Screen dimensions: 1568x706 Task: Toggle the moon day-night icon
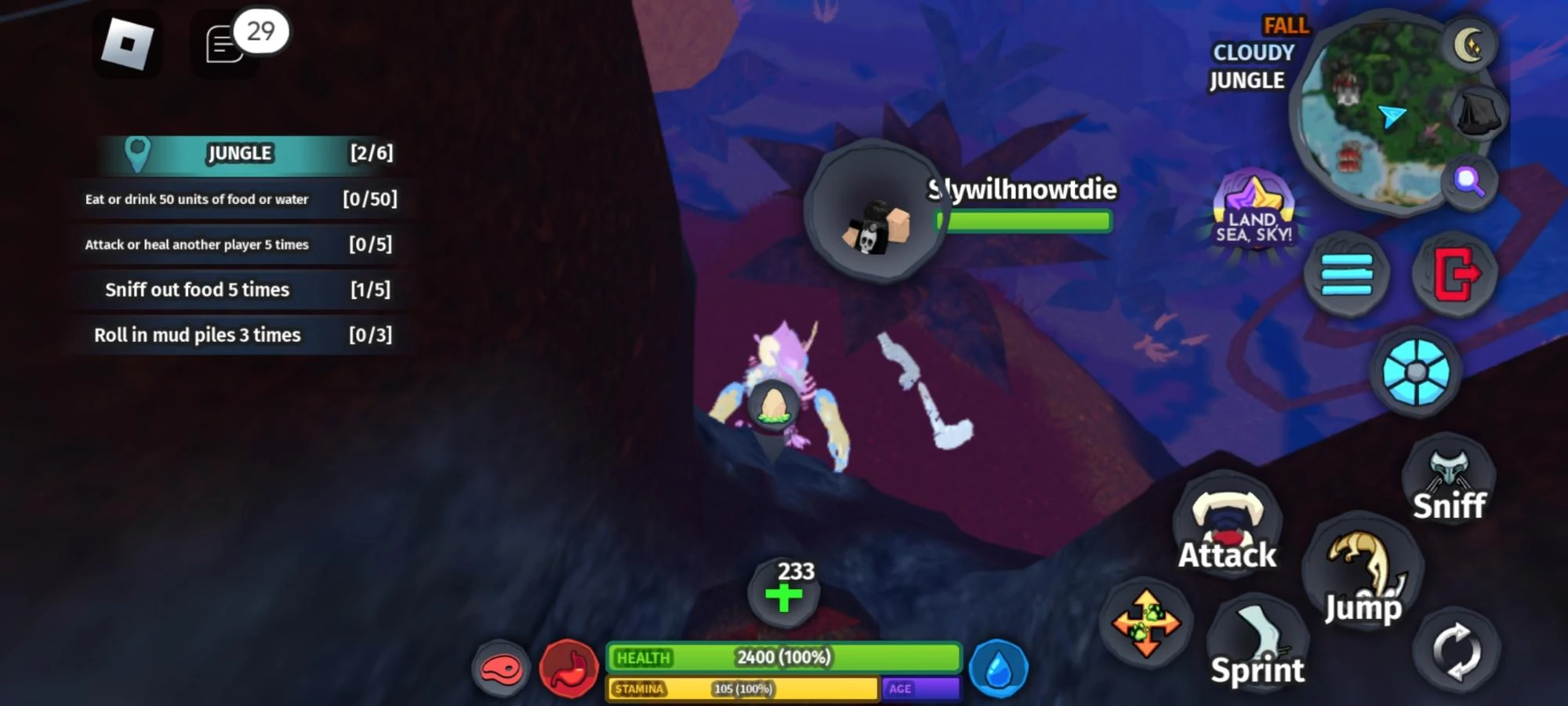(x=1468, y=44)
